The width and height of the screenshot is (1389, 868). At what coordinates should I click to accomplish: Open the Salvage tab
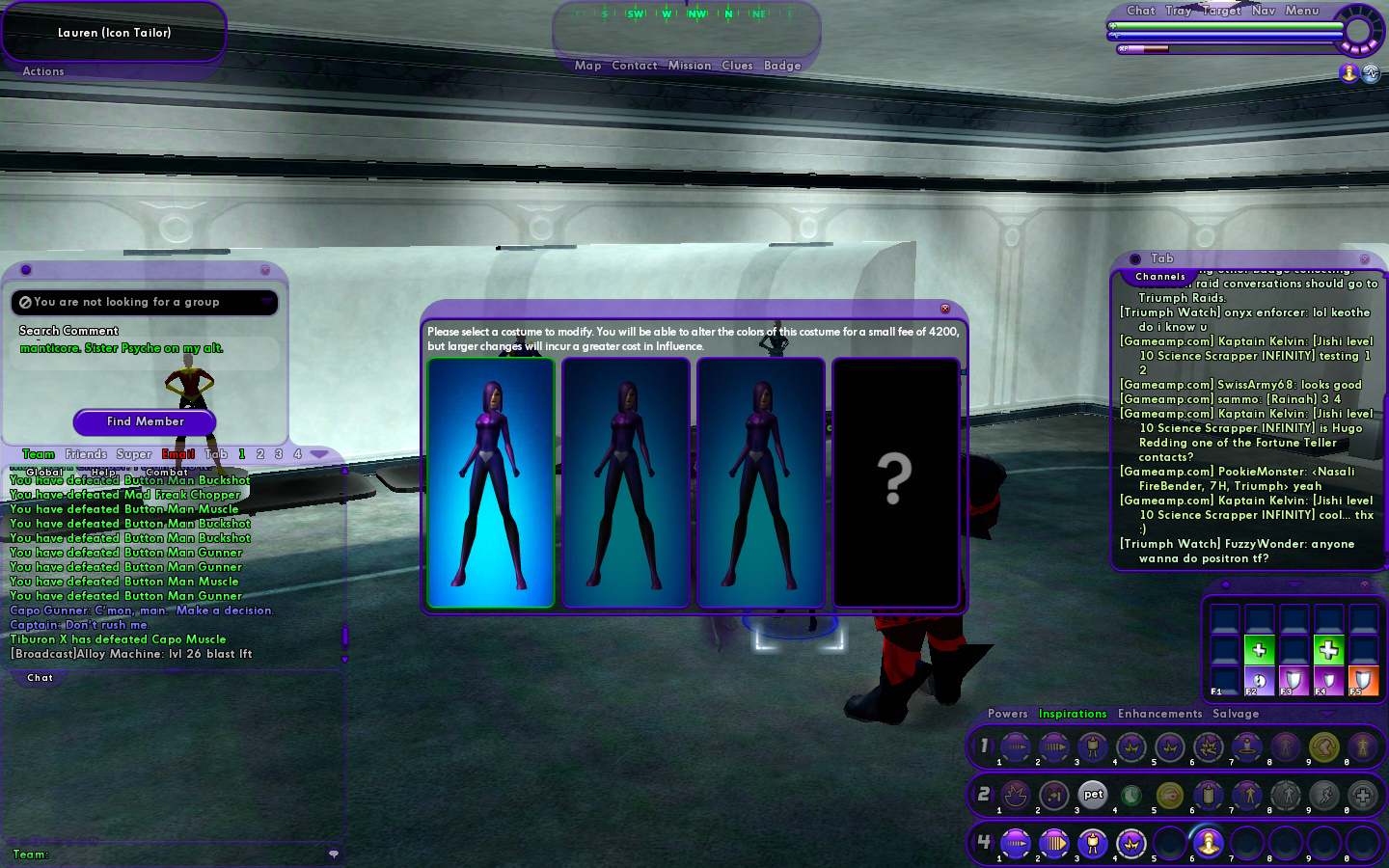(x=1236, y=714)
